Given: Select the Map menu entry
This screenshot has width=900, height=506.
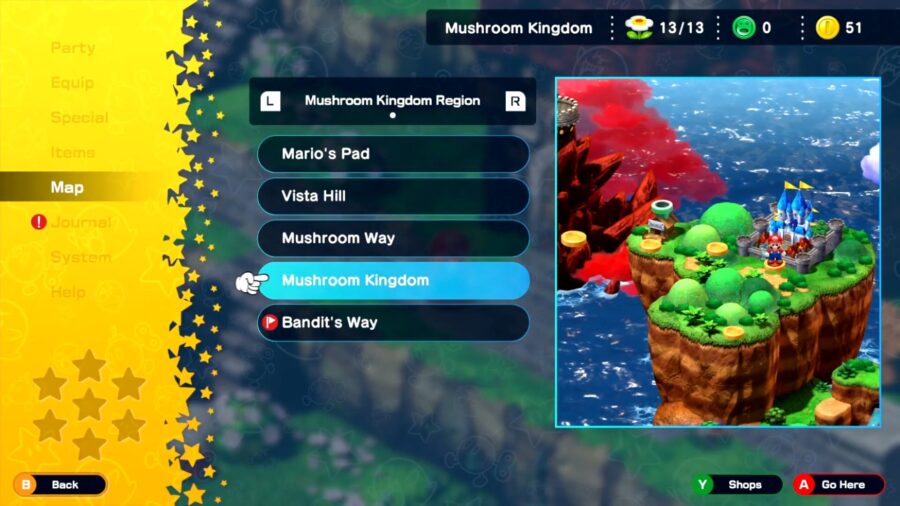Looking at the screenshot, I should pyautogui.click(x=67, y=188).
